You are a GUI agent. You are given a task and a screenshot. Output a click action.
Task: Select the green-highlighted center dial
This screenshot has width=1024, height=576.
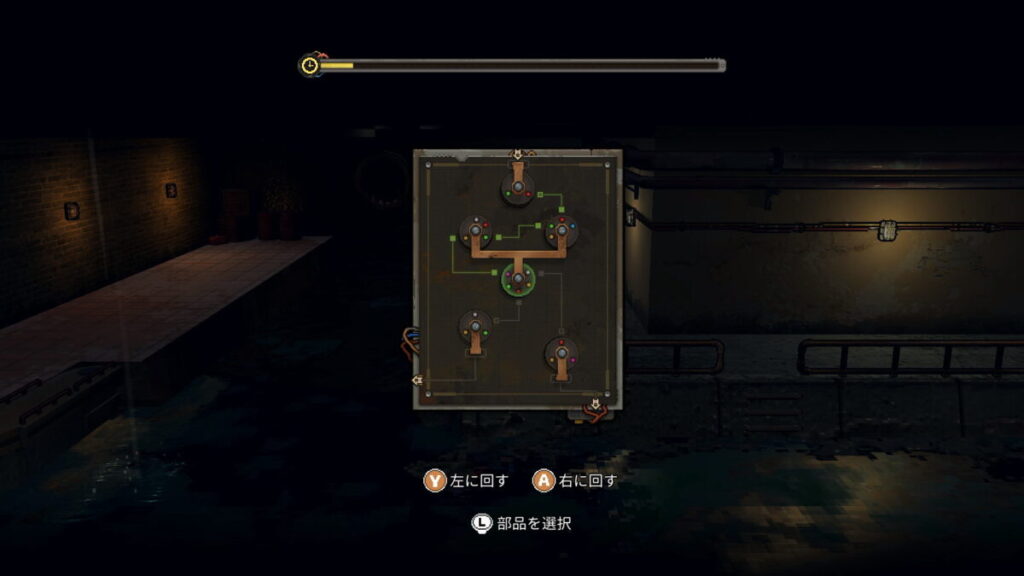tap(518, 278)
